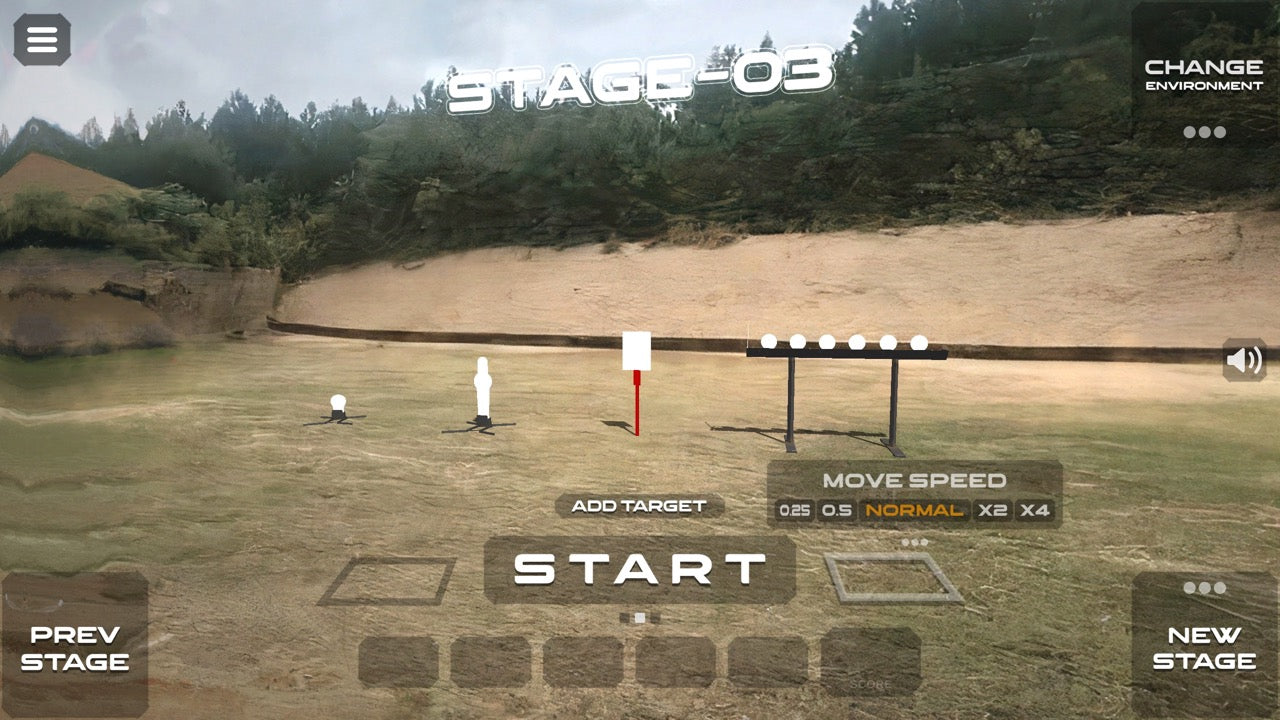This screenshot has width=1280, height=720.
Task: Start the stage
Action: tap(640, 570)
